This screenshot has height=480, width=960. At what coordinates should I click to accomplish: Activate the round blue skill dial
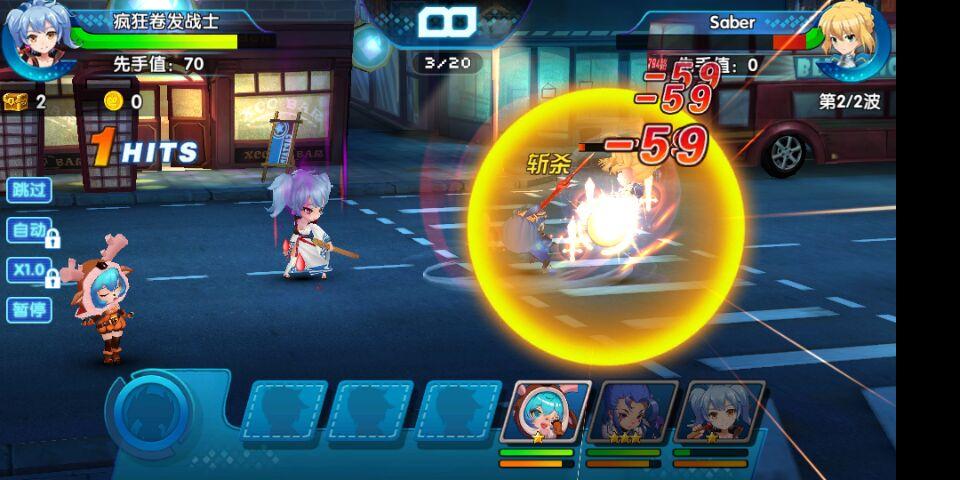154,410
